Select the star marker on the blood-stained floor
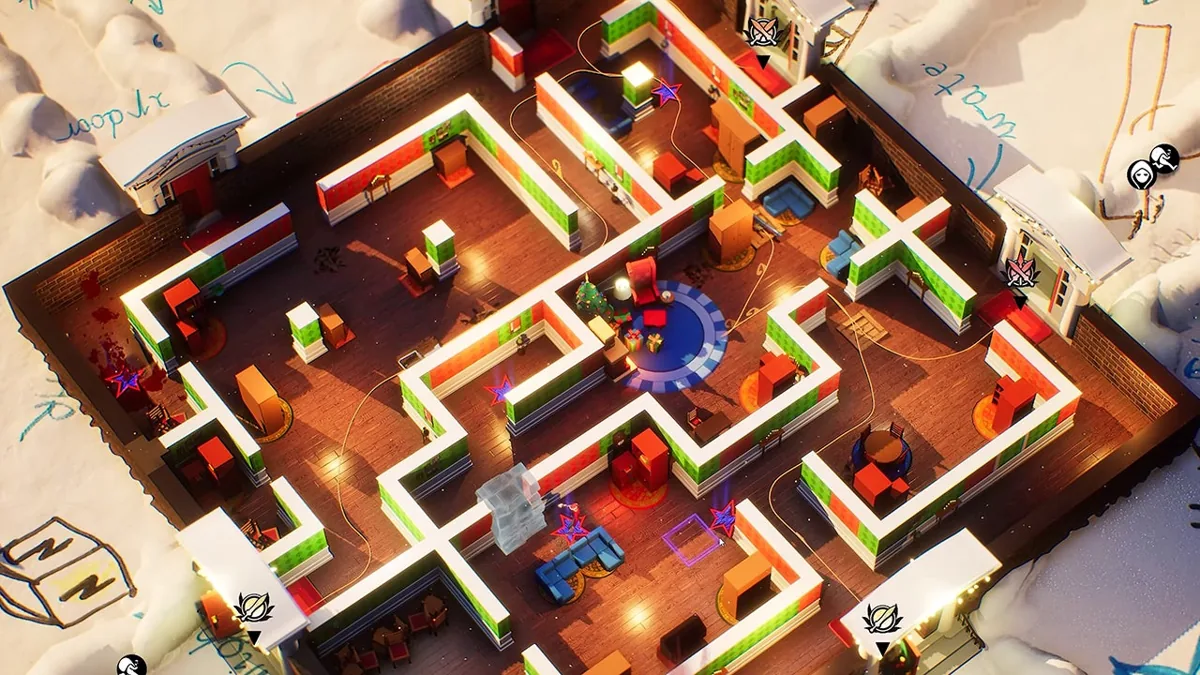The image size is (1200, 675). [x=126, y=381]
